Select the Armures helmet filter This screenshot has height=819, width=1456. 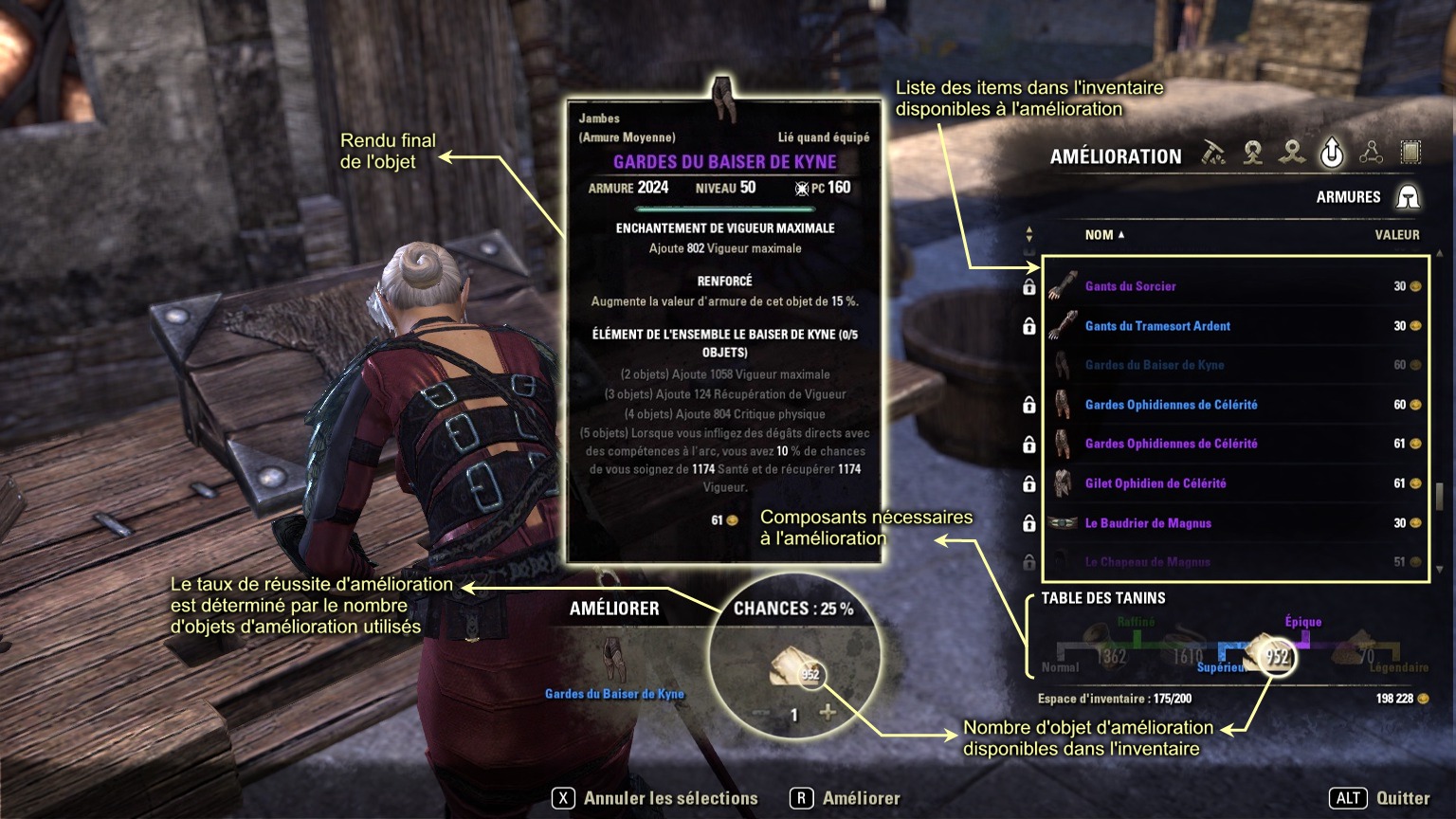pos(1408,197)
